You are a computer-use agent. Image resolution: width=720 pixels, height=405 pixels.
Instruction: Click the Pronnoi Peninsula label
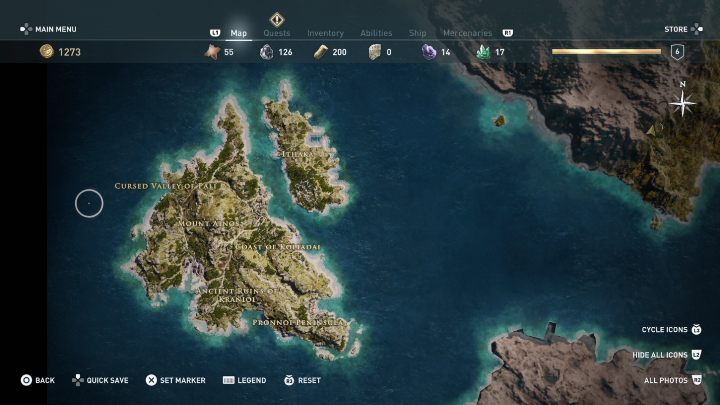pos(299,323)
